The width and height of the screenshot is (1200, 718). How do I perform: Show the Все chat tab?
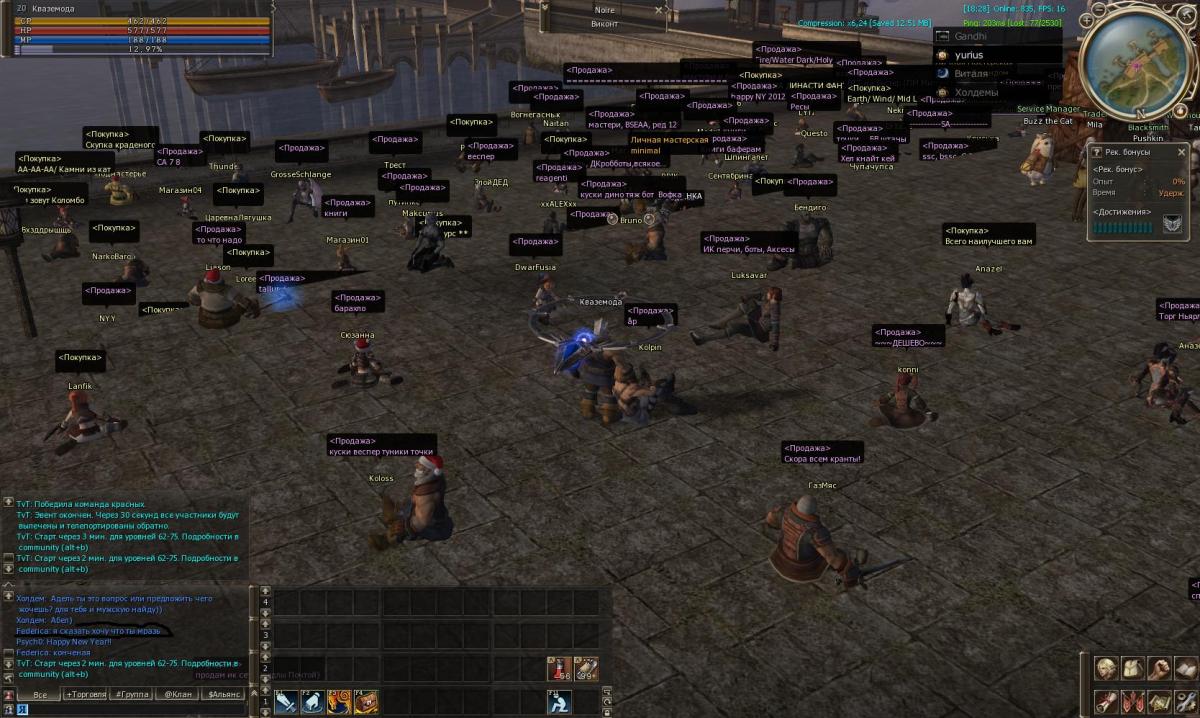pyautogui.click(x=40, y=694)
